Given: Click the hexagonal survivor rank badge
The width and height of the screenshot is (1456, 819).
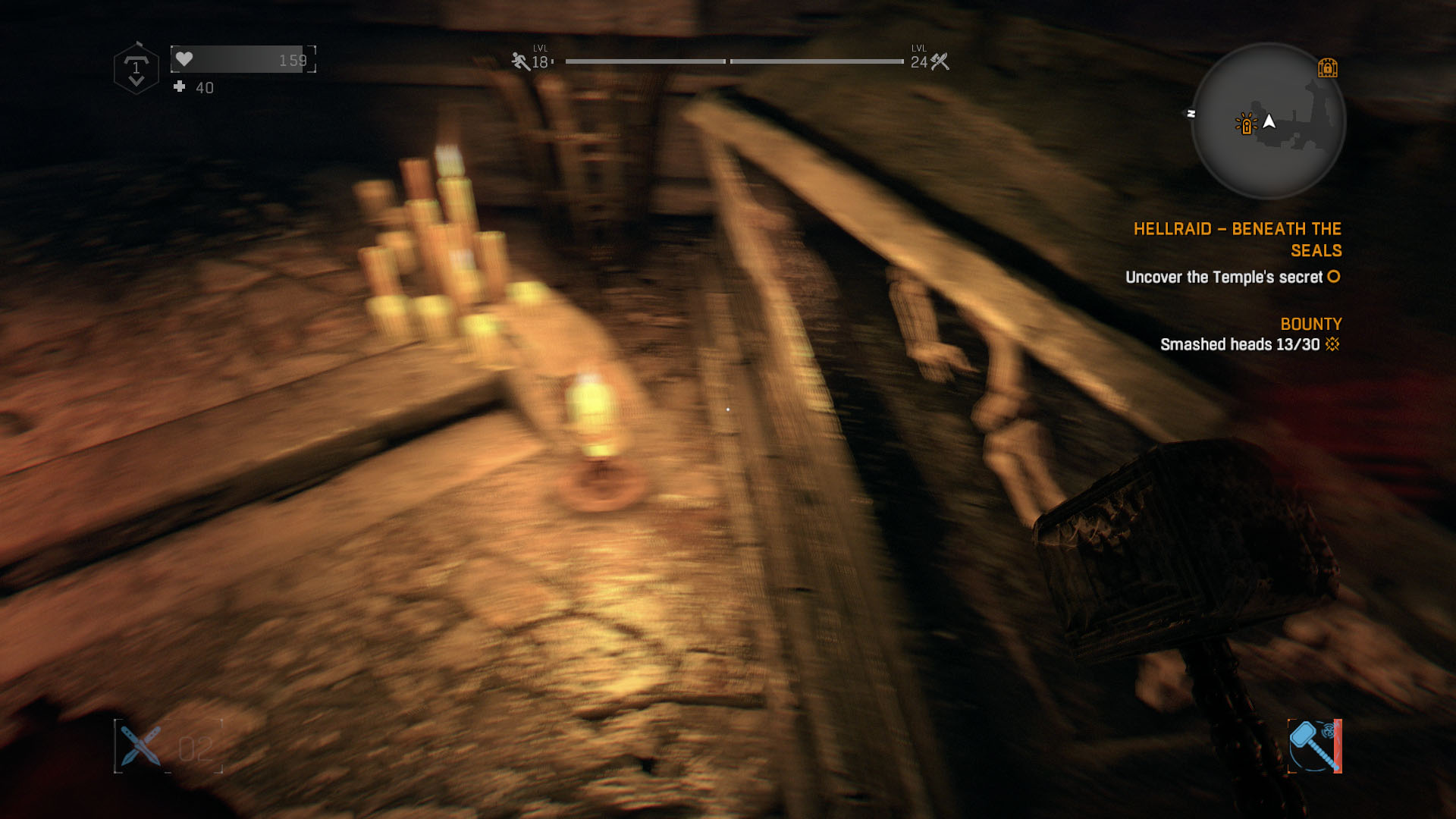Looking at the screenshot, I should pos(136,70).
